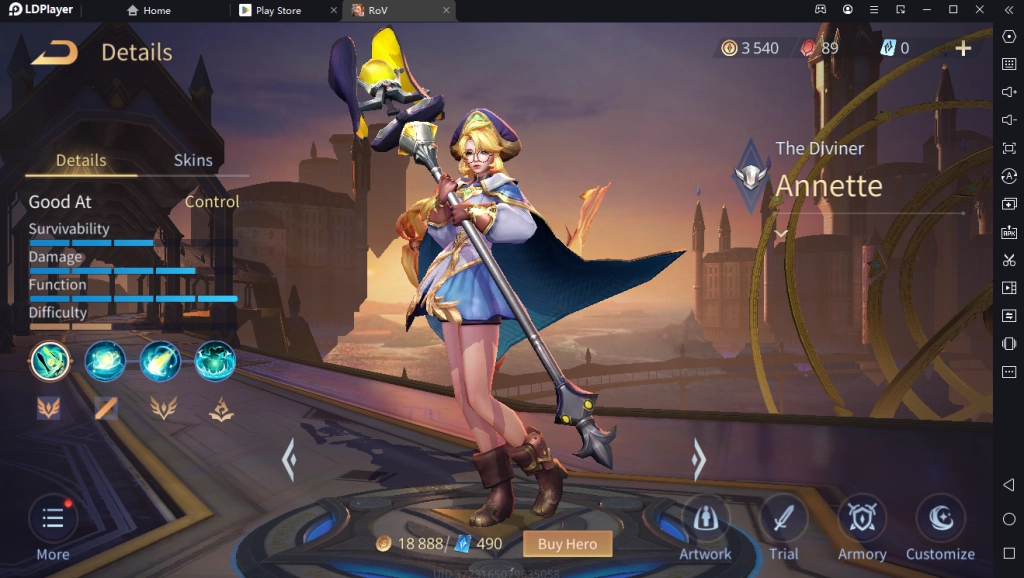Viewport: 1024px width, 578px height.
Task: Switch to the Skins tab
Action: point(193,160)
